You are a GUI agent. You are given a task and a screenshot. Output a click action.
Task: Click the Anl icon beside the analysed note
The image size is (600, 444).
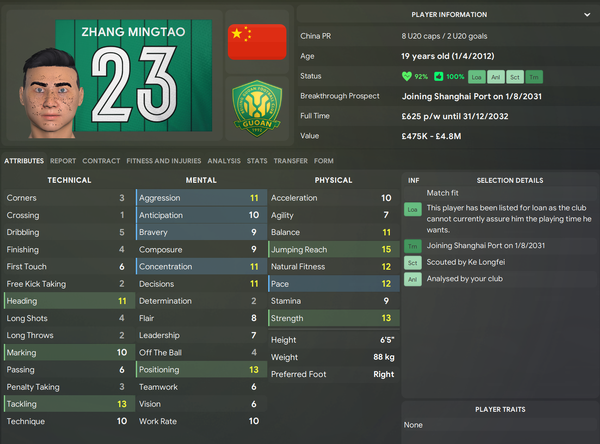[x=412, y=280]
